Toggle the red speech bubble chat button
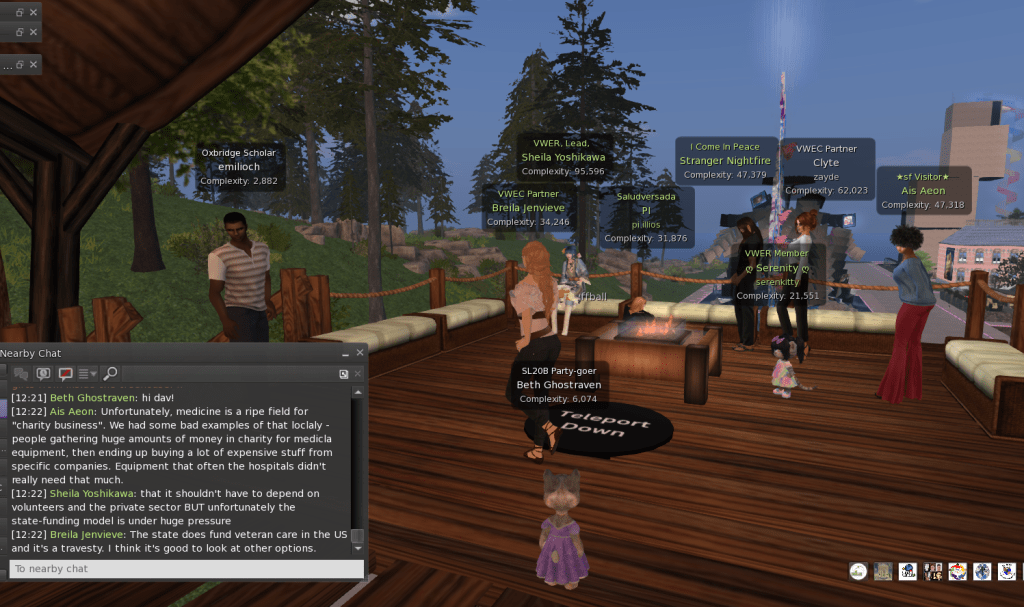 point(66,374)
